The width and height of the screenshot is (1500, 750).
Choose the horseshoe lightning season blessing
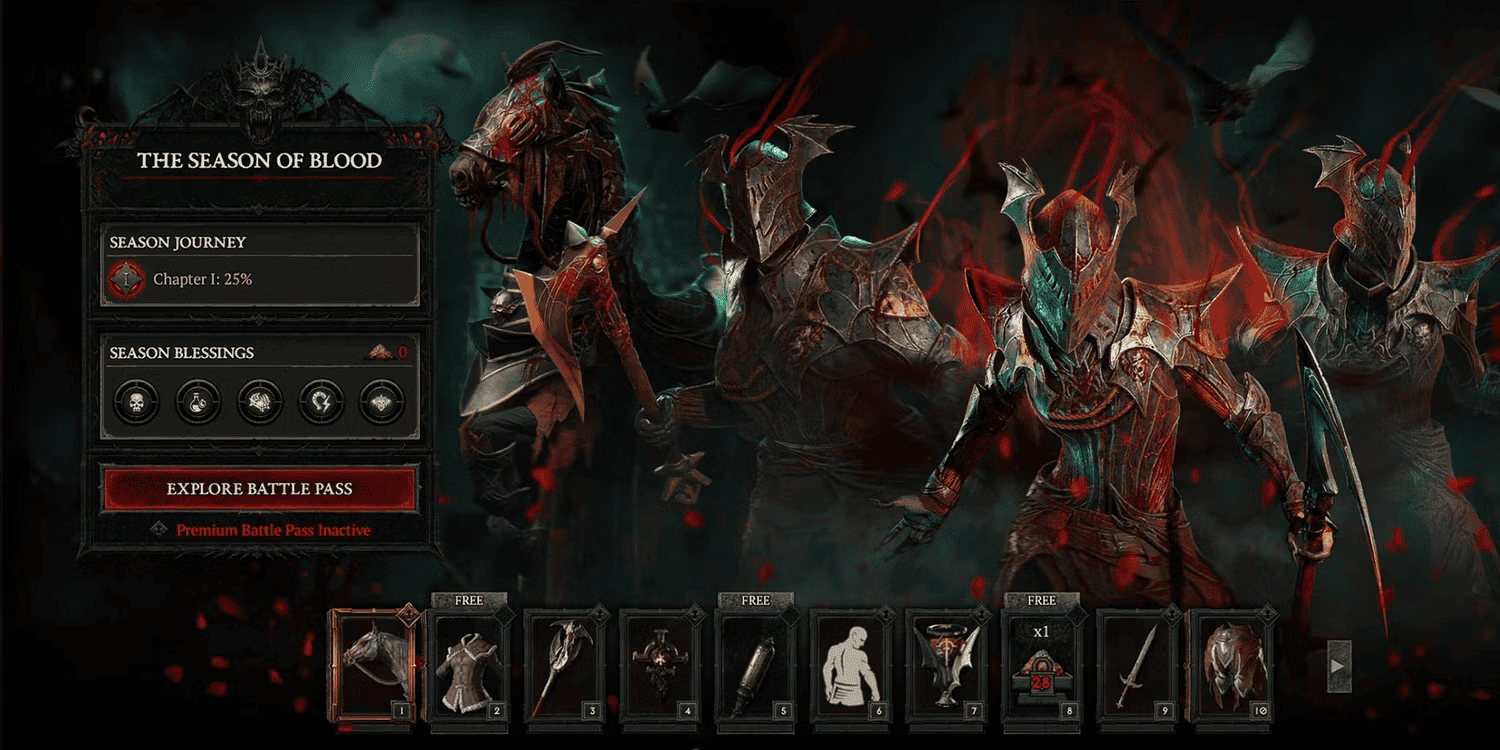(x=320, y=402)
